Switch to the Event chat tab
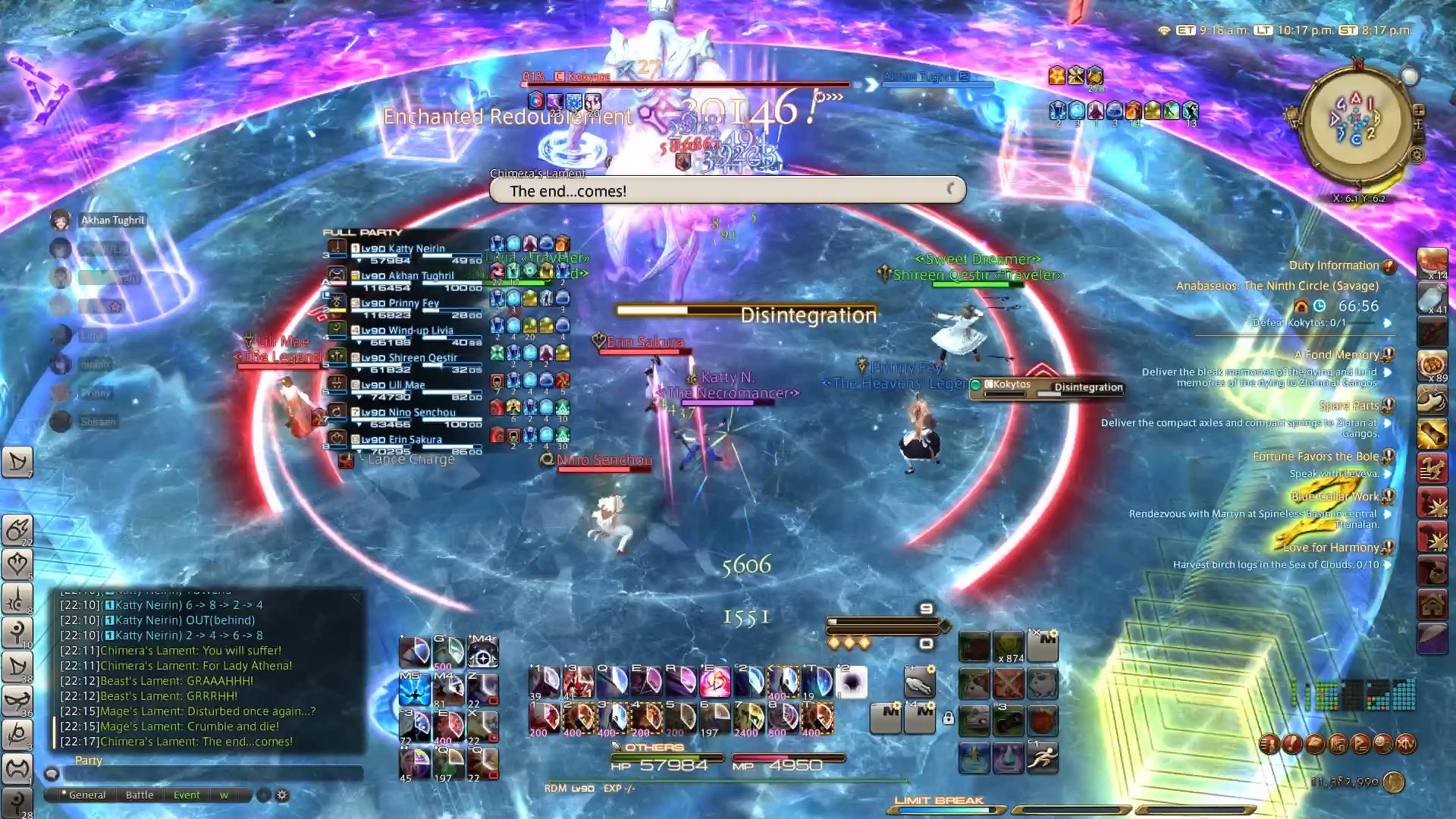 [187, 795]
